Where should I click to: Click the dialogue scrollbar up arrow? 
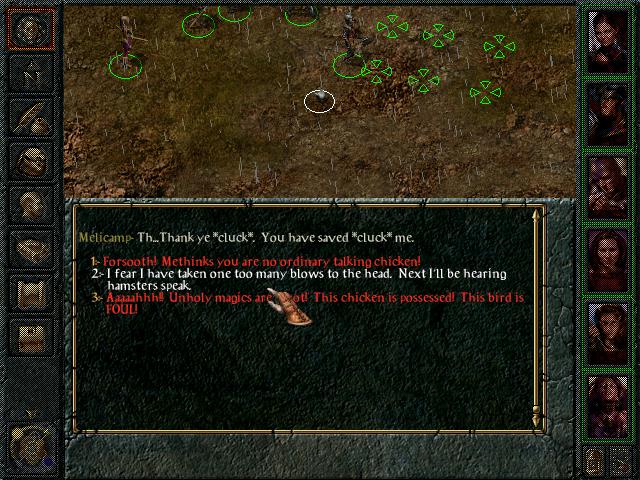pos(538,213)
